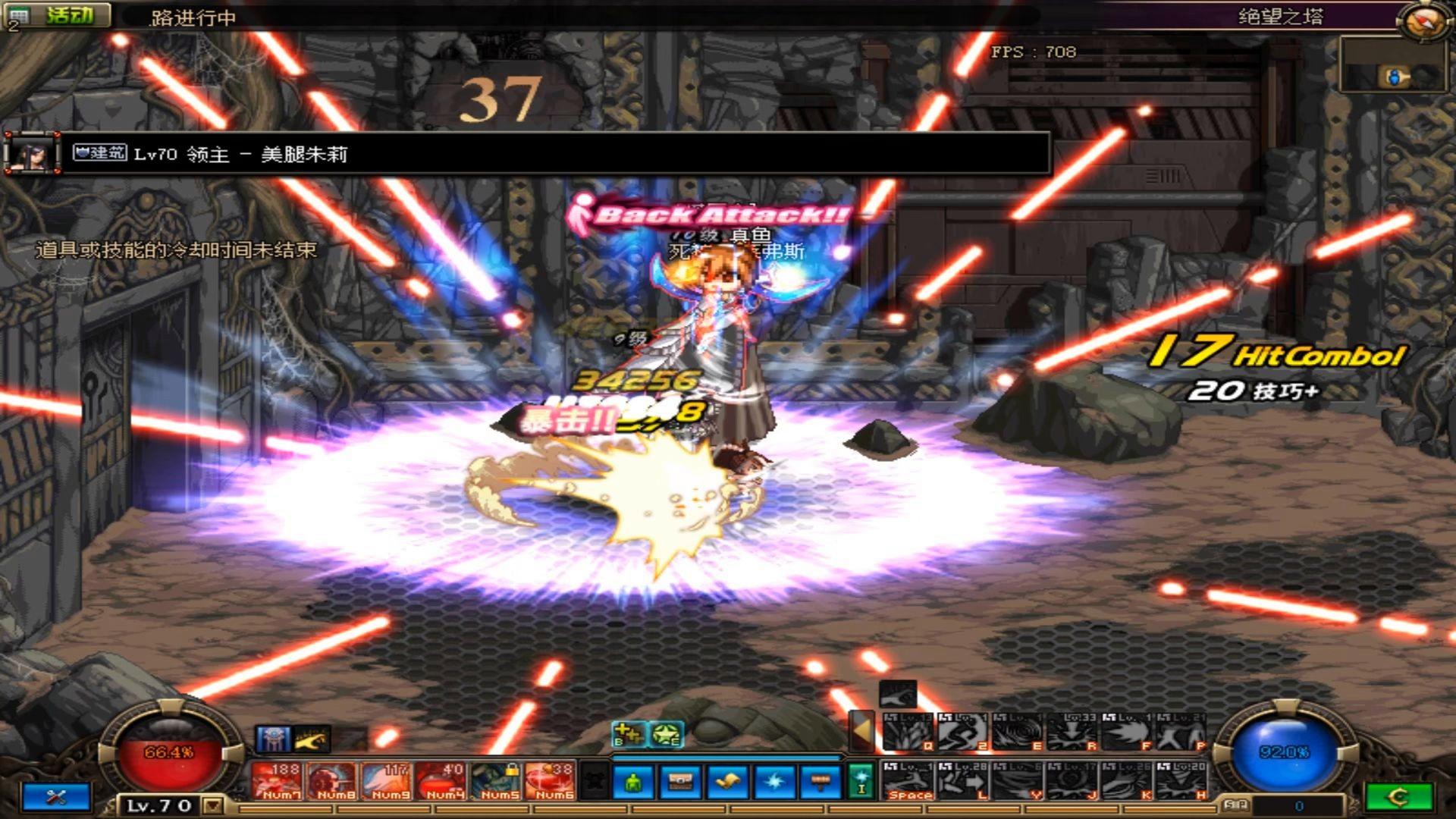Click the green I skill toggle icon
This screenshot has height=819, width=1456.
point(861,781)
